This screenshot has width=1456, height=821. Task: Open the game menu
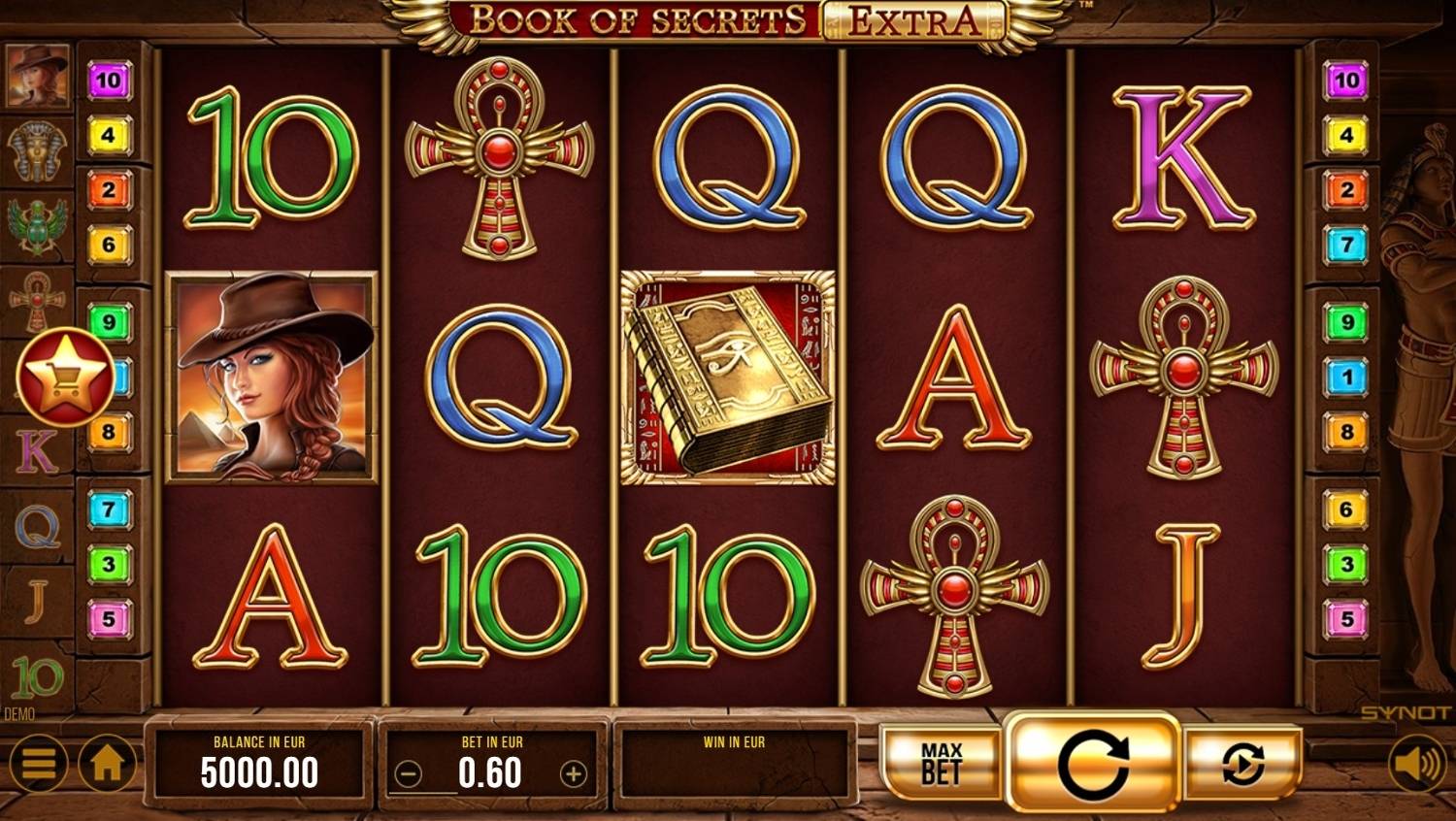point(38,764)
